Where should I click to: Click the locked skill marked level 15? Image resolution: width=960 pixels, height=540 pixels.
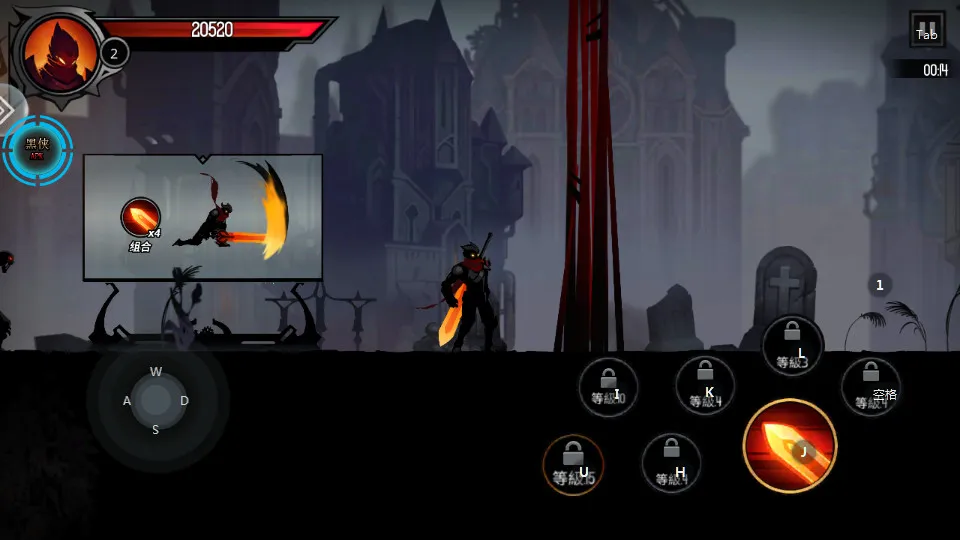pyautogui.click(x=573, y=465)
